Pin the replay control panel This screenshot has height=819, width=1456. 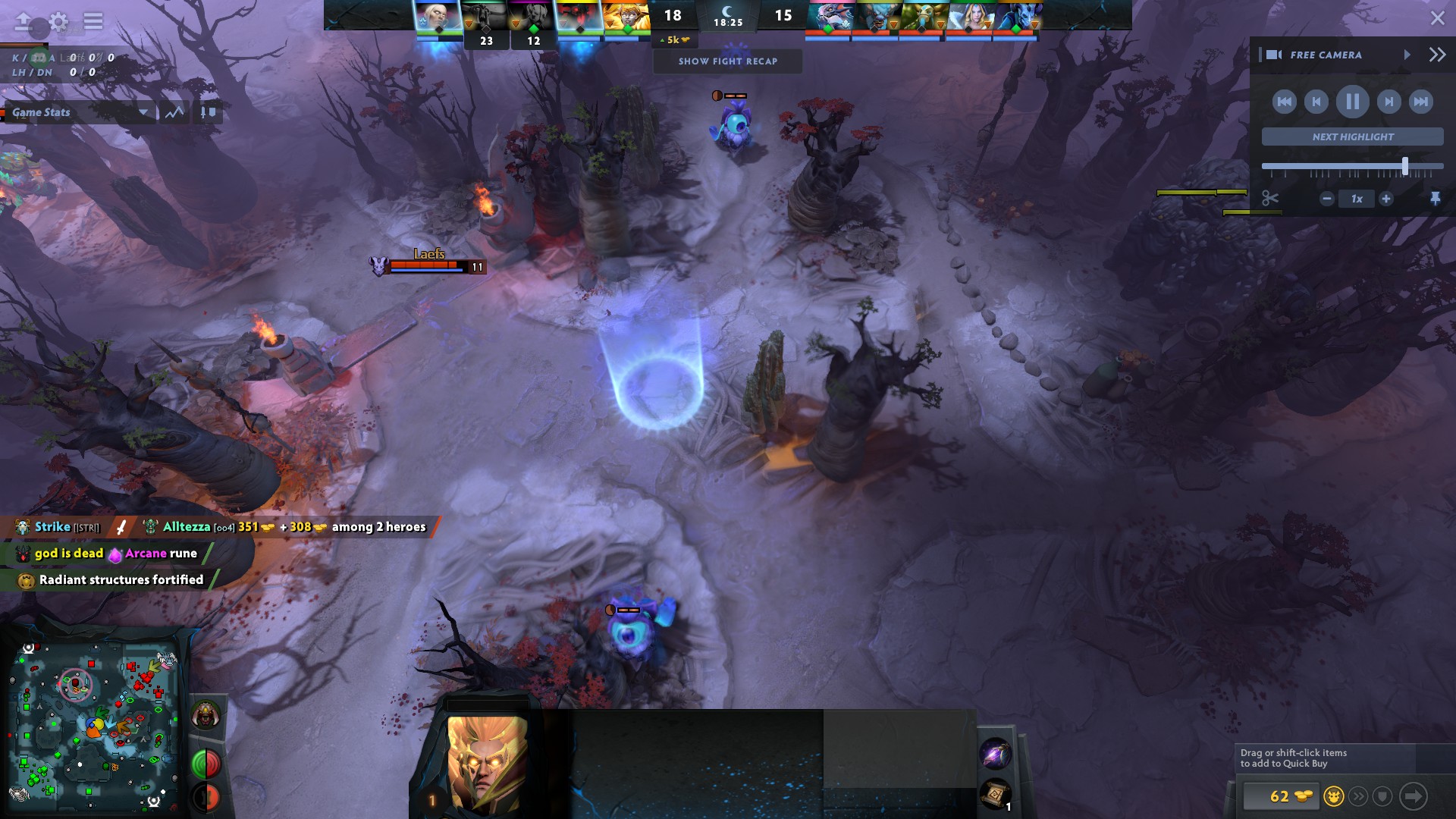coord(1437,198)
